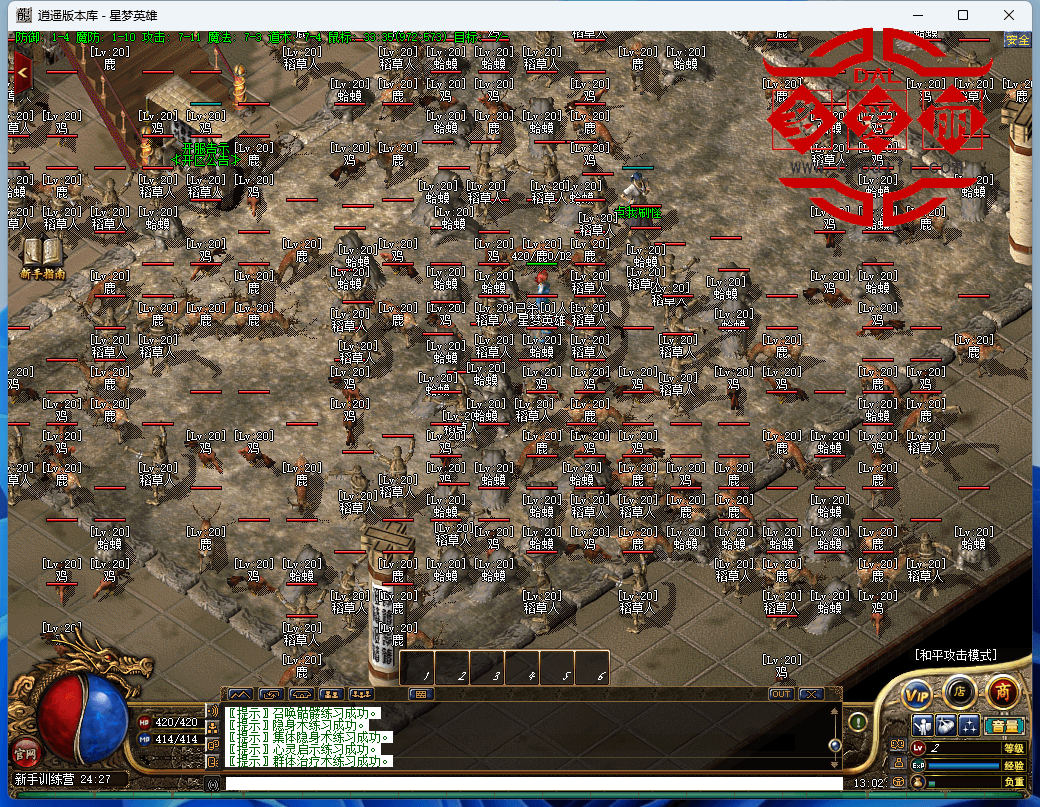1040x807 pixels.
Task: Open the sparkle stars skills icon
Action: [x=969, y=725]
